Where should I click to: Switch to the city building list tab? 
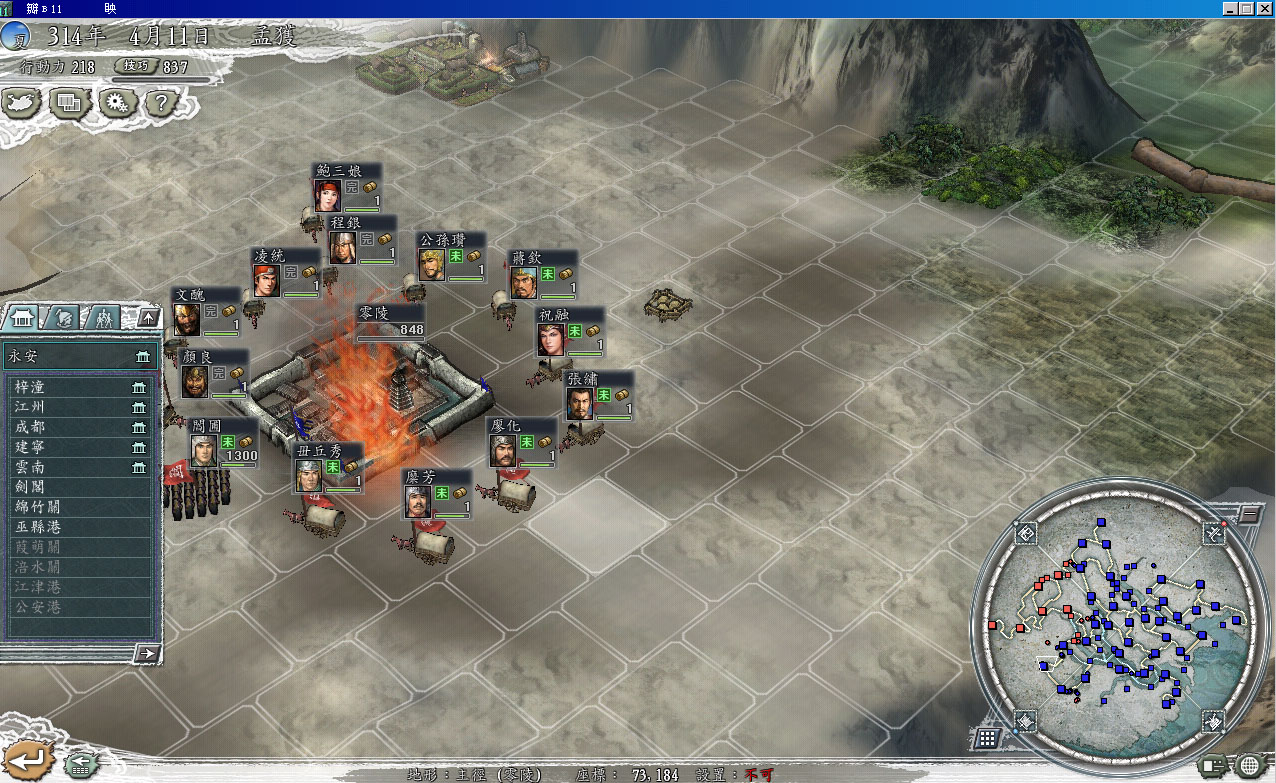(21, 318)
